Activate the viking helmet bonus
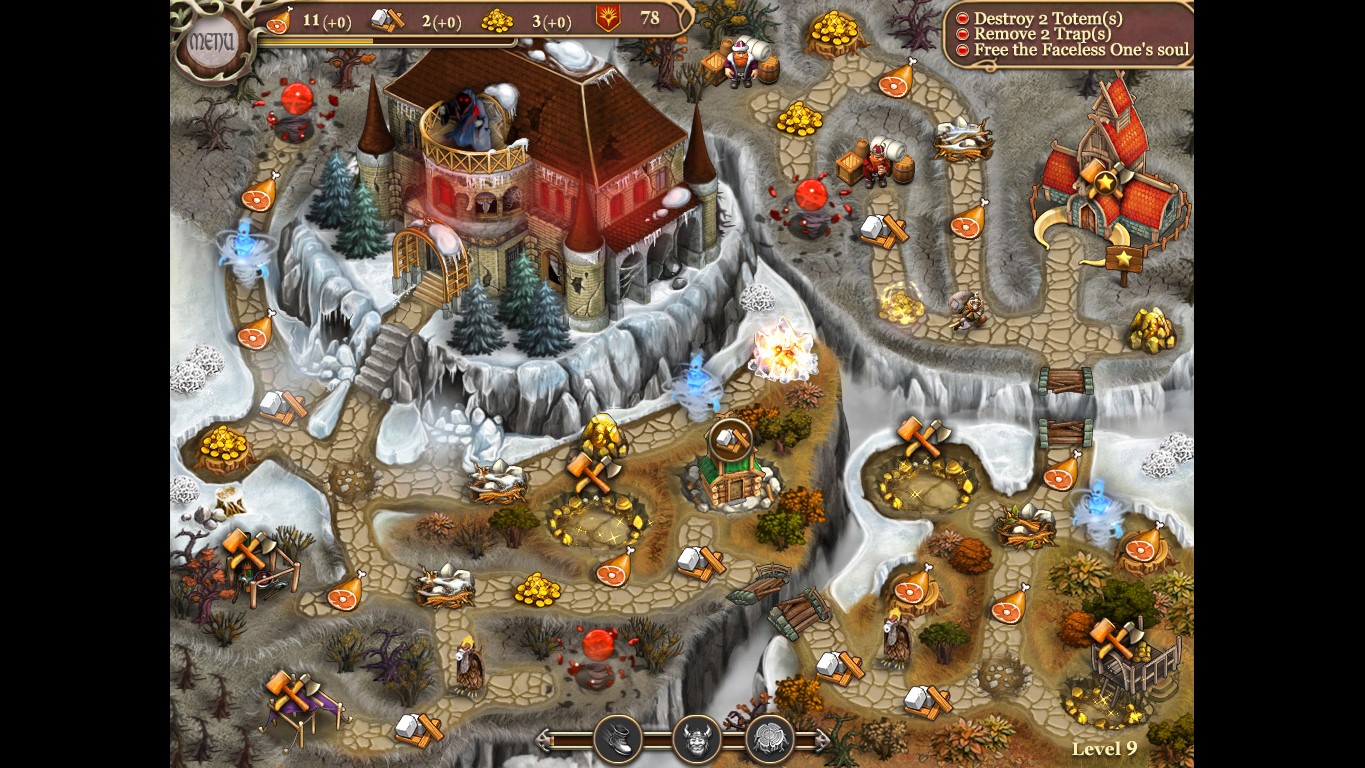 point(694,738)
